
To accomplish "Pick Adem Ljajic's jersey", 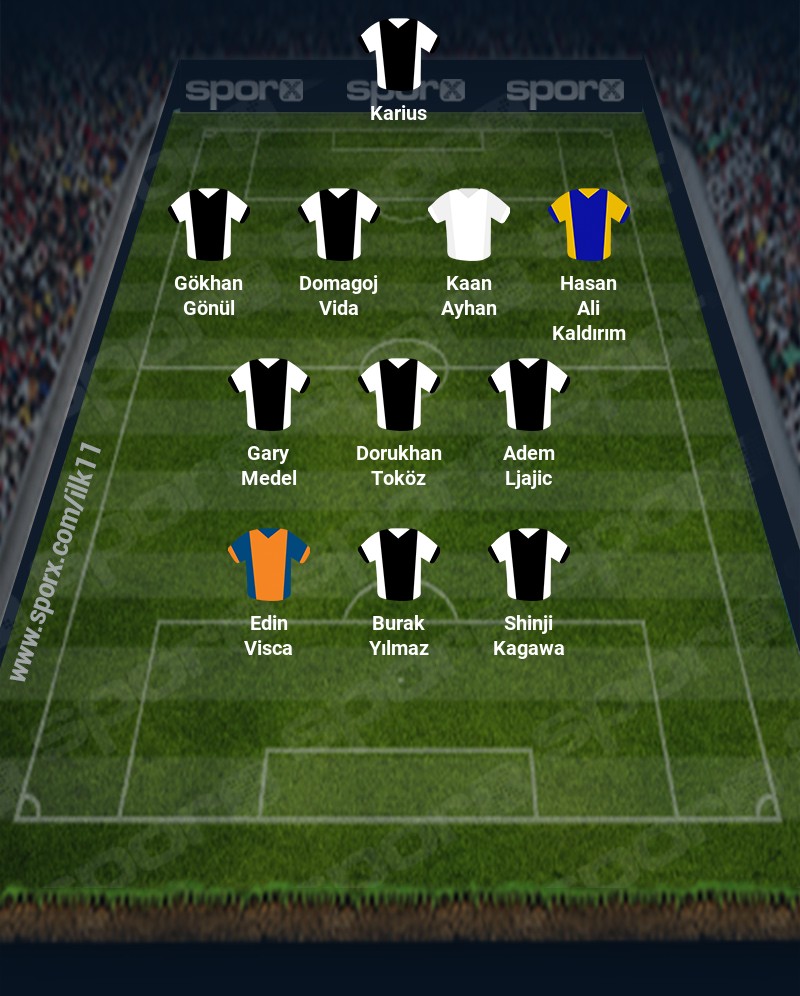I will 529,394.
